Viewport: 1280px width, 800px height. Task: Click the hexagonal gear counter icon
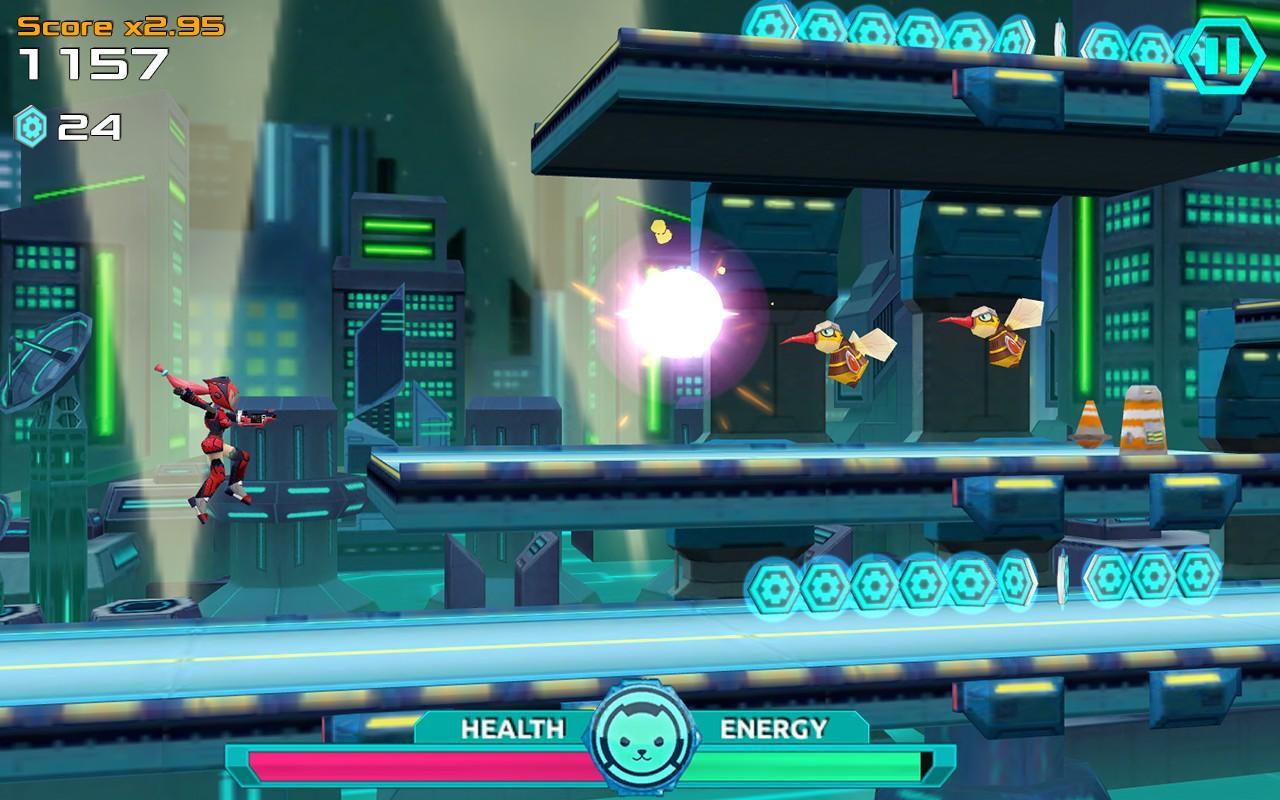(x=33, y=127)
